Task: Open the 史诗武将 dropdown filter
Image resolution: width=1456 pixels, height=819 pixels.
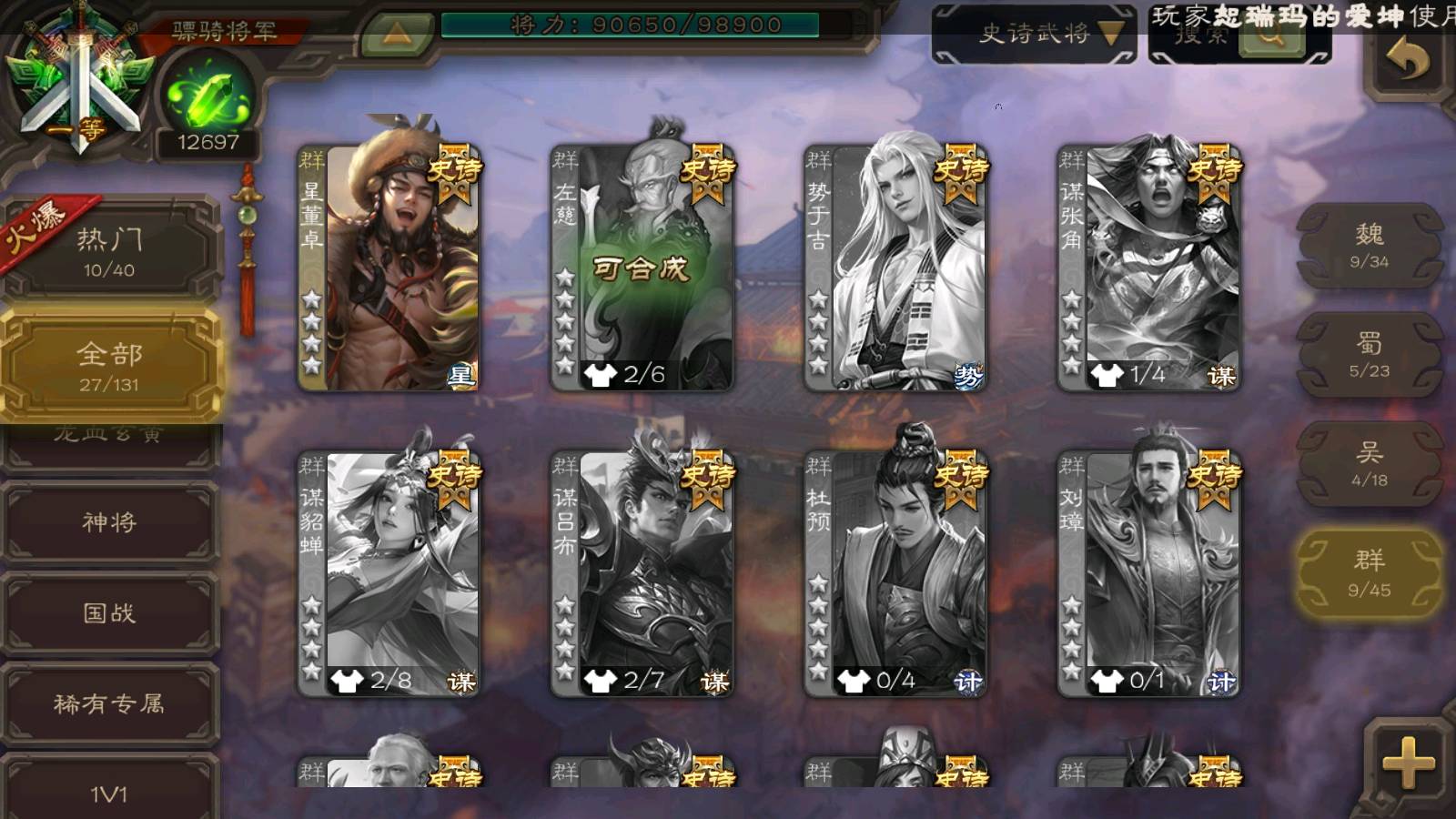Action: (1035, 35)
